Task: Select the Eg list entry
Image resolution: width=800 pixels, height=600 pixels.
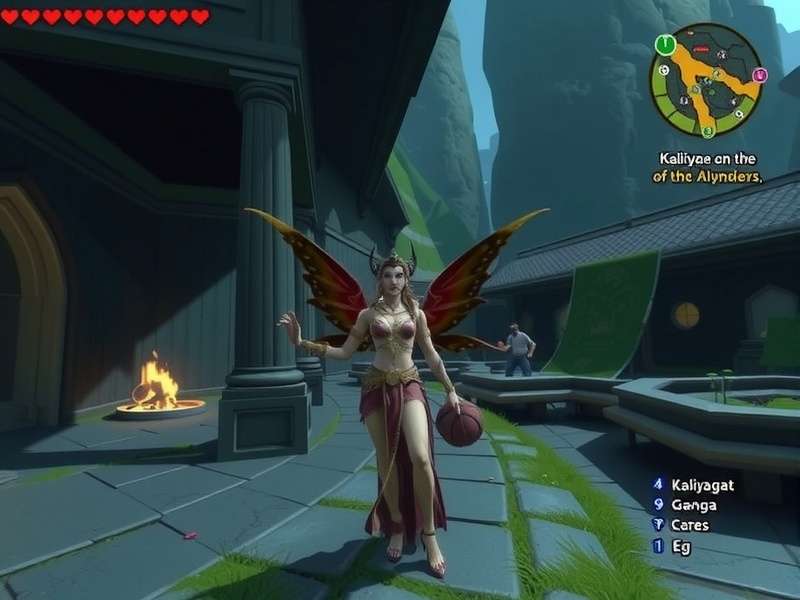Action: 680,546
